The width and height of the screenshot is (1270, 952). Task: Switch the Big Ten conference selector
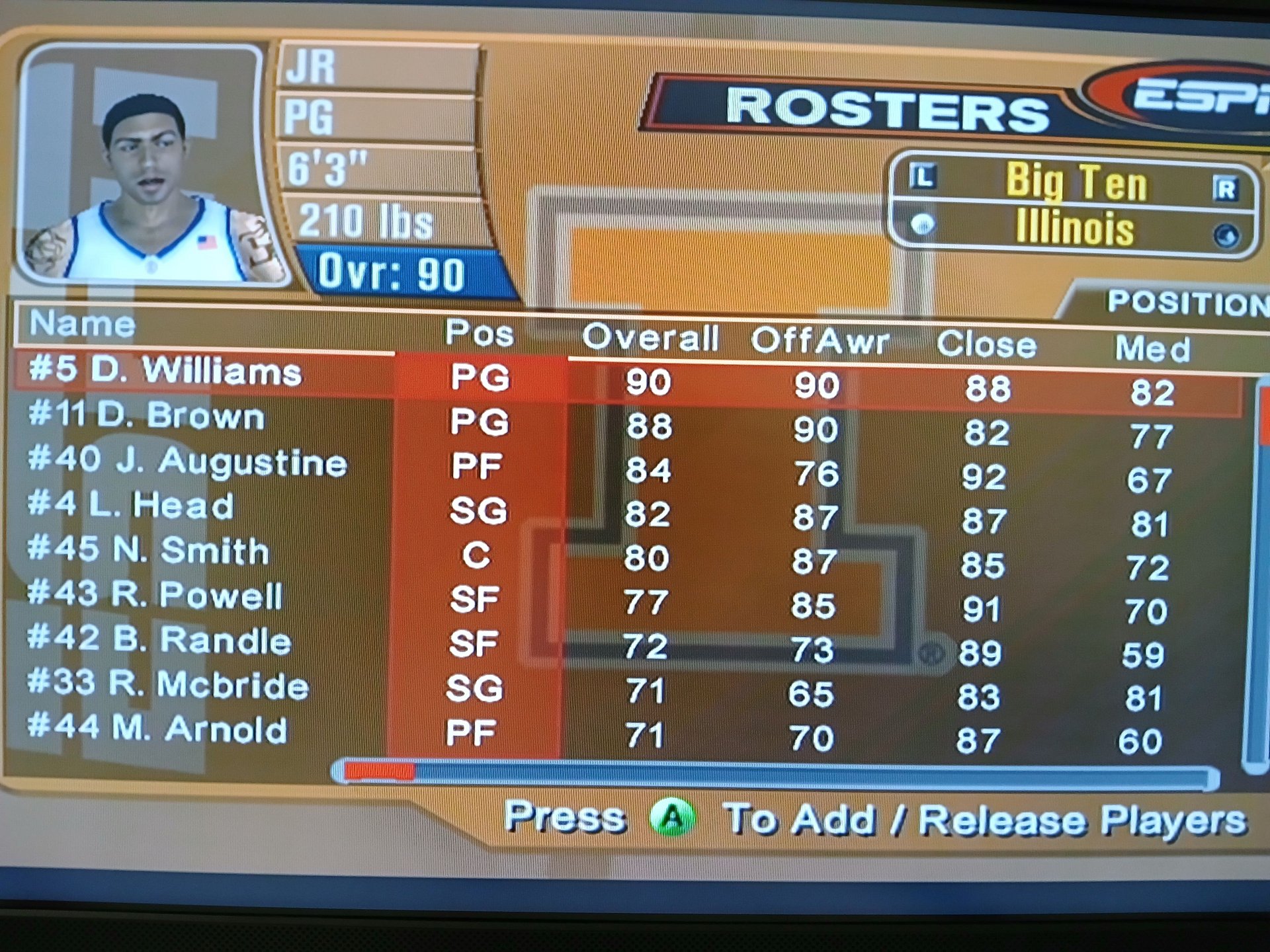1076,182
